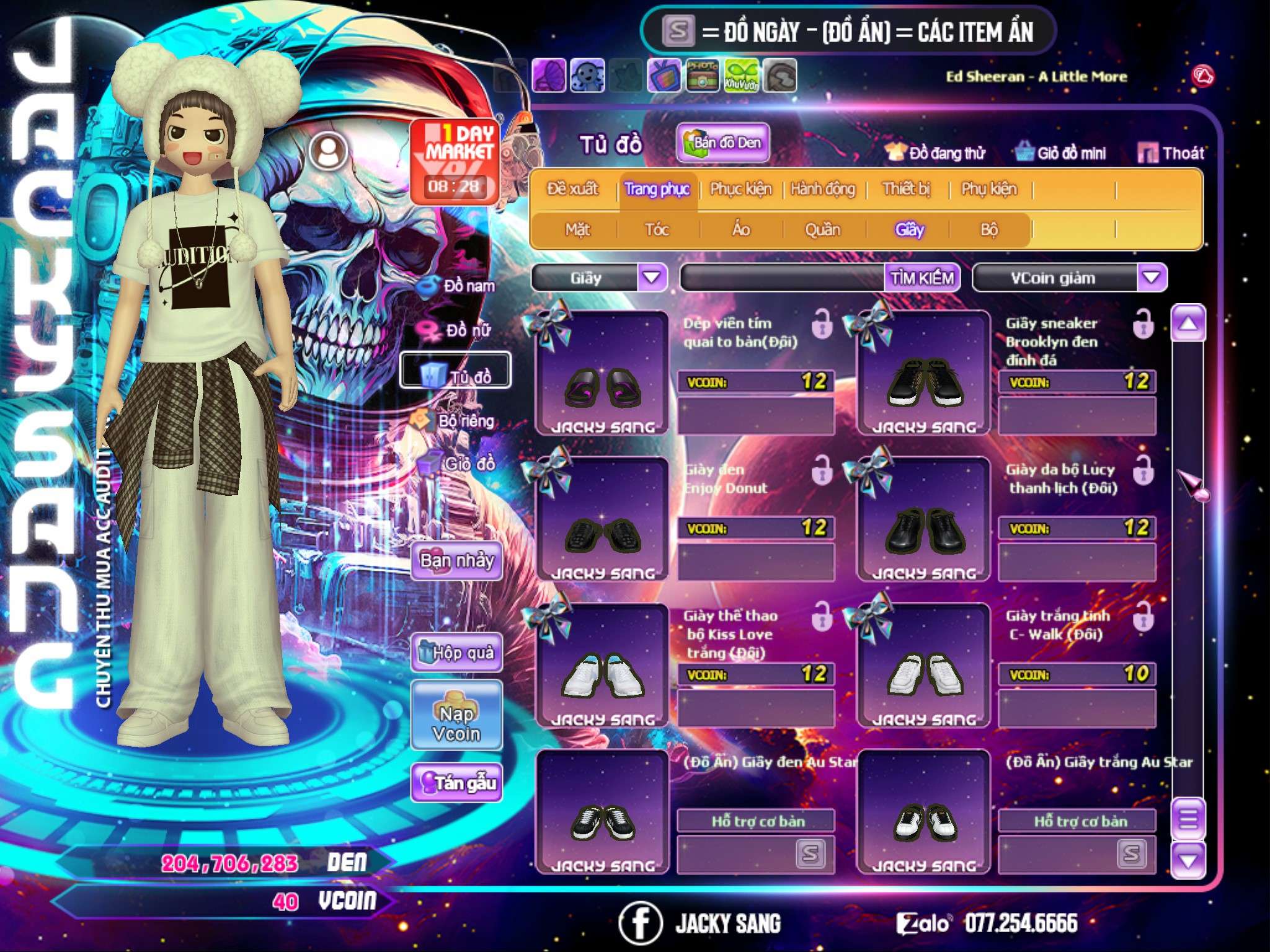The height and width of the screenshot is (952, 1270).
Task: Choose the Giày trắng tinh C-Walk item
Action: click(923, 666)
